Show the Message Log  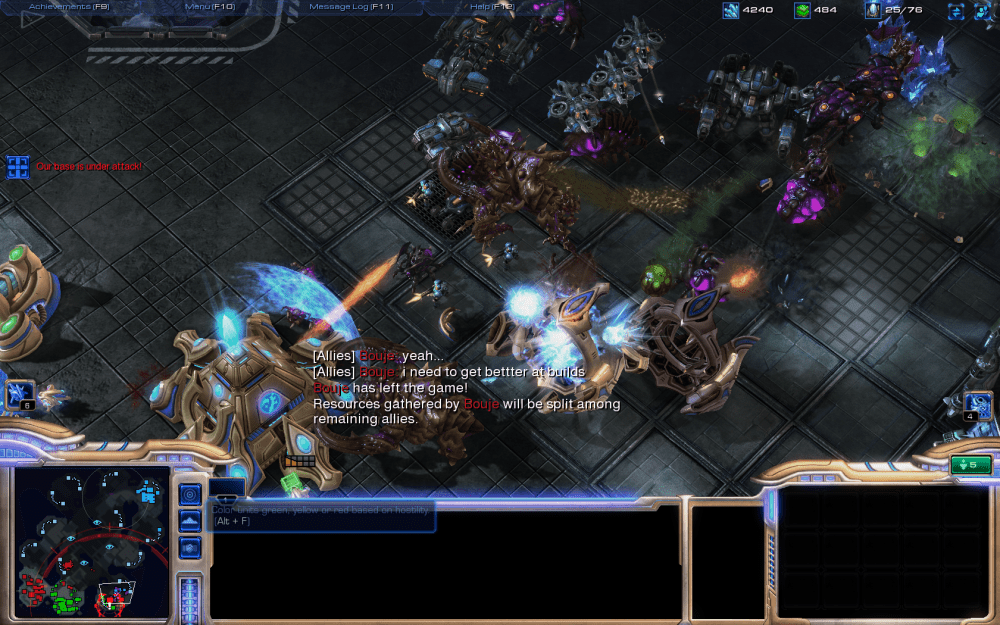click(x=350, y=7)
